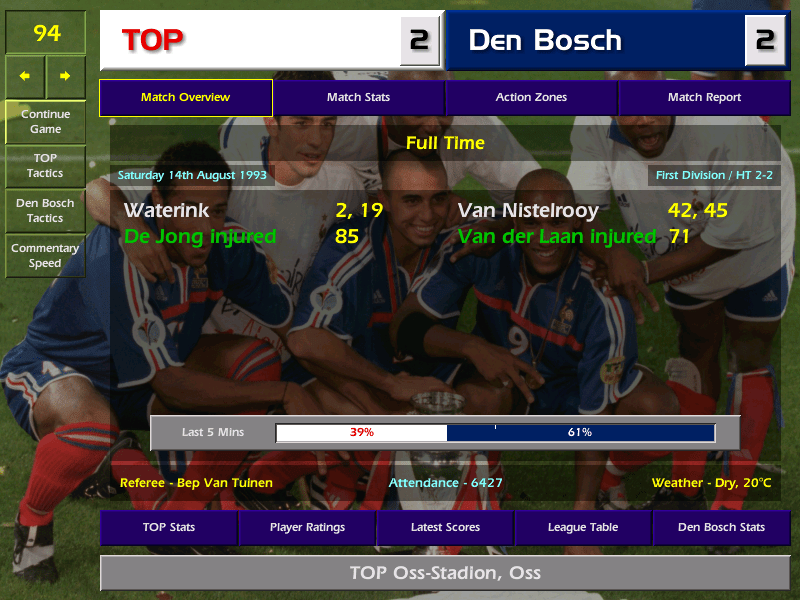Open TOP Tactics

pos(45,166)
